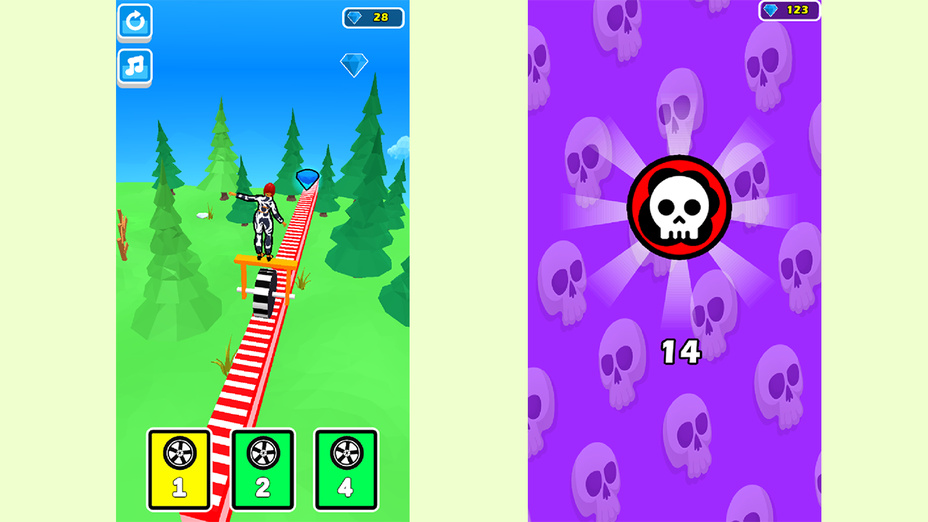The width and height of the screenshot is (928, 522).
Task: Select the yellow wheel card numbered 1
Action: click(x=179, y=468)
